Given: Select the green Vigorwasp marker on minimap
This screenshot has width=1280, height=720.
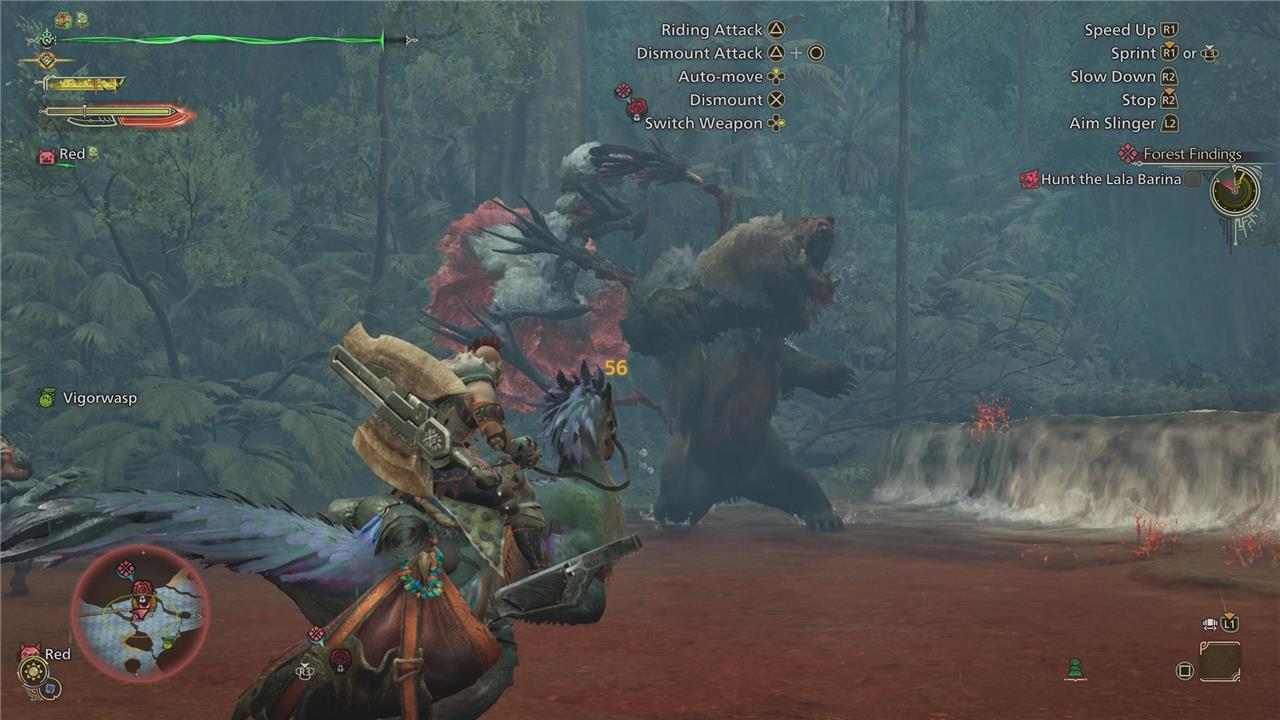Looking at the screenshot, I should (168, 643).
